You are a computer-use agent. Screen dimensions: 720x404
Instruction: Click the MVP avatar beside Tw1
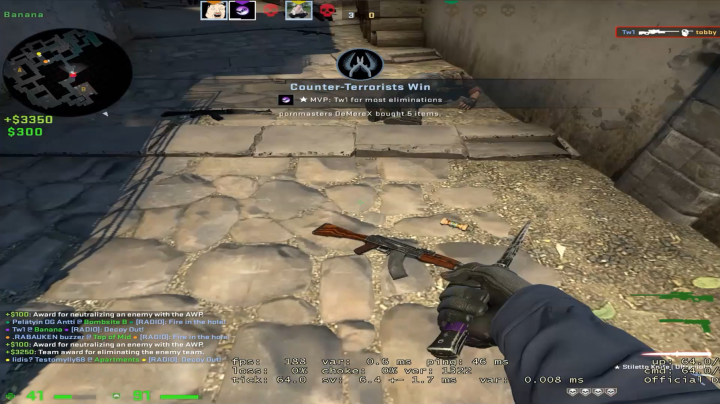tap(285, 100)
